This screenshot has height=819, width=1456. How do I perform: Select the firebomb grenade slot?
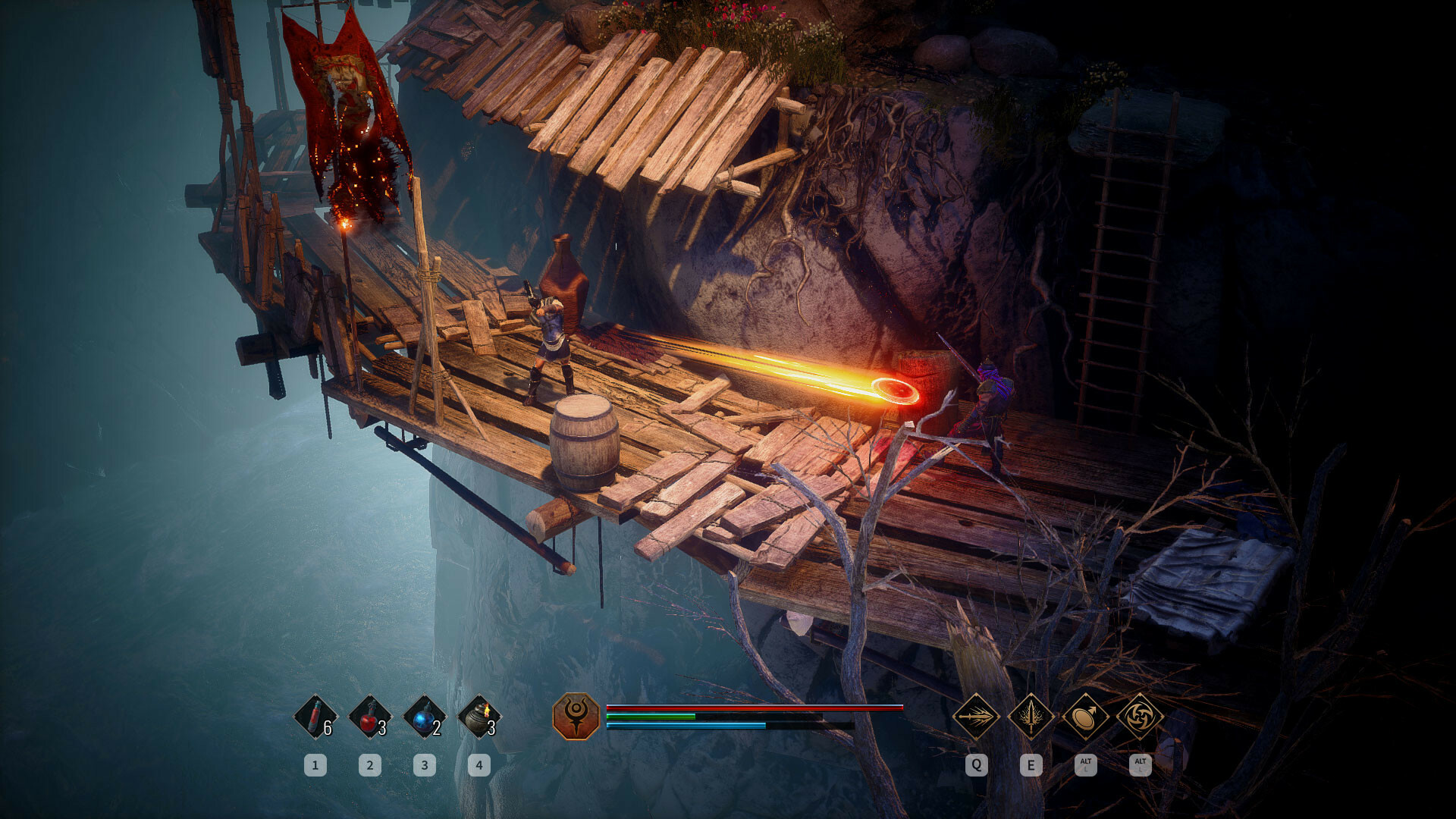[479, 717]
